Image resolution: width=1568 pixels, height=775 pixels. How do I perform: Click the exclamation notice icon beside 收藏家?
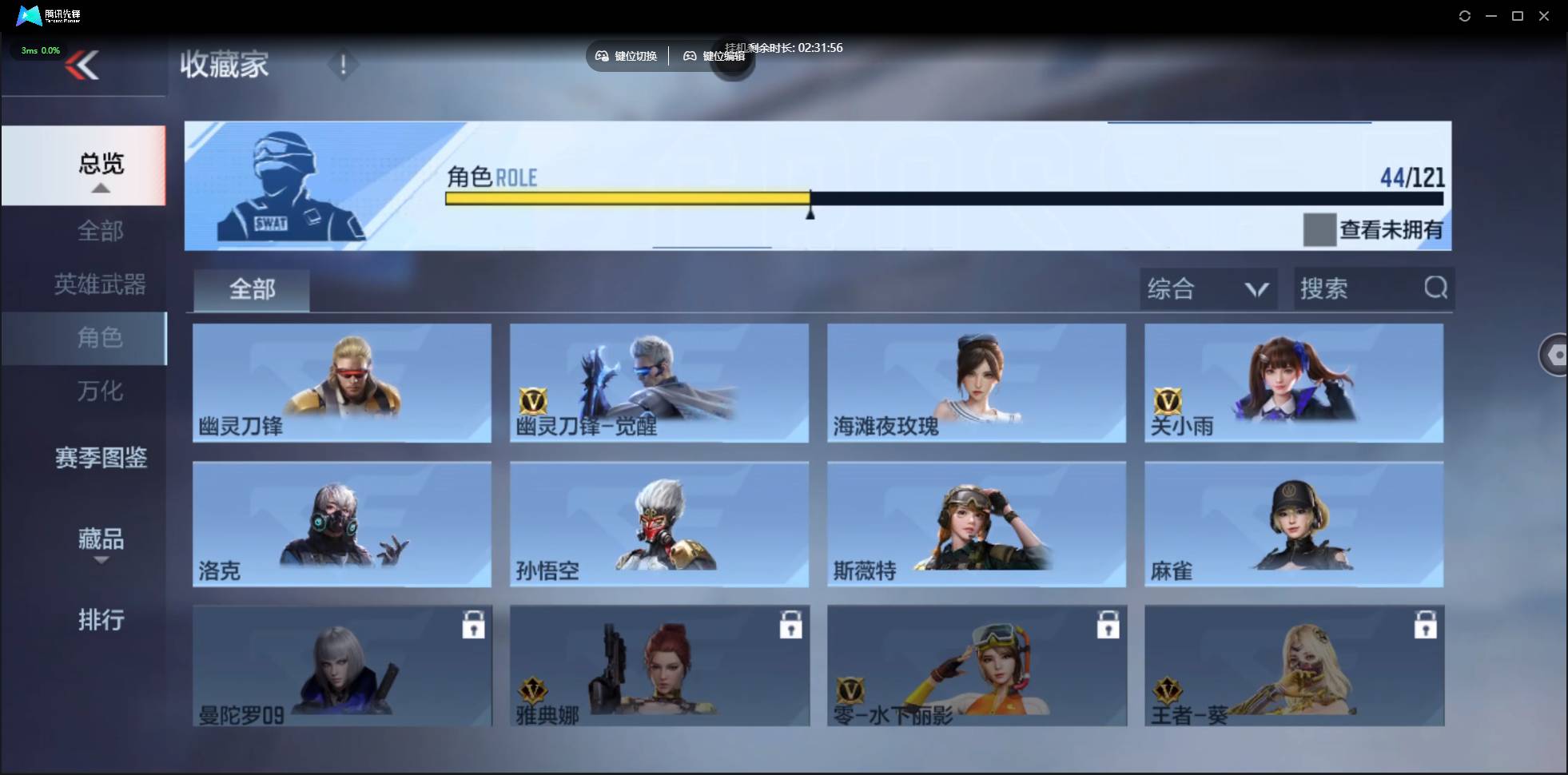[x=343, y=65]
